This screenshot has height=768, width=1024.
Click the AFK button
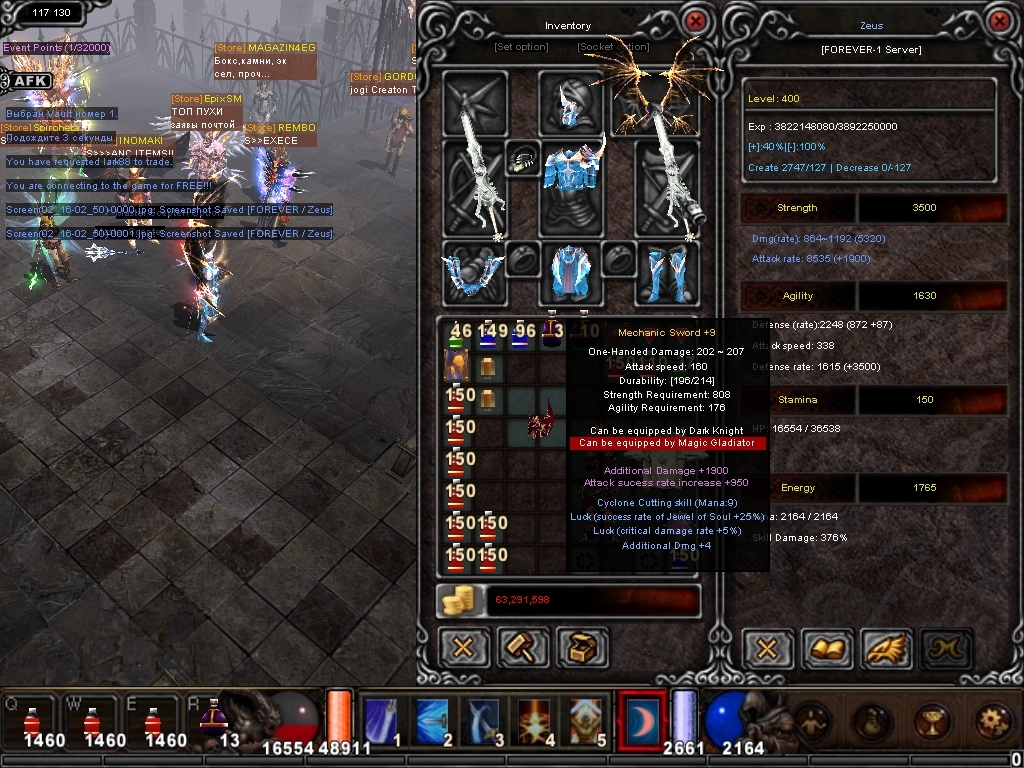tap(30, 81)
